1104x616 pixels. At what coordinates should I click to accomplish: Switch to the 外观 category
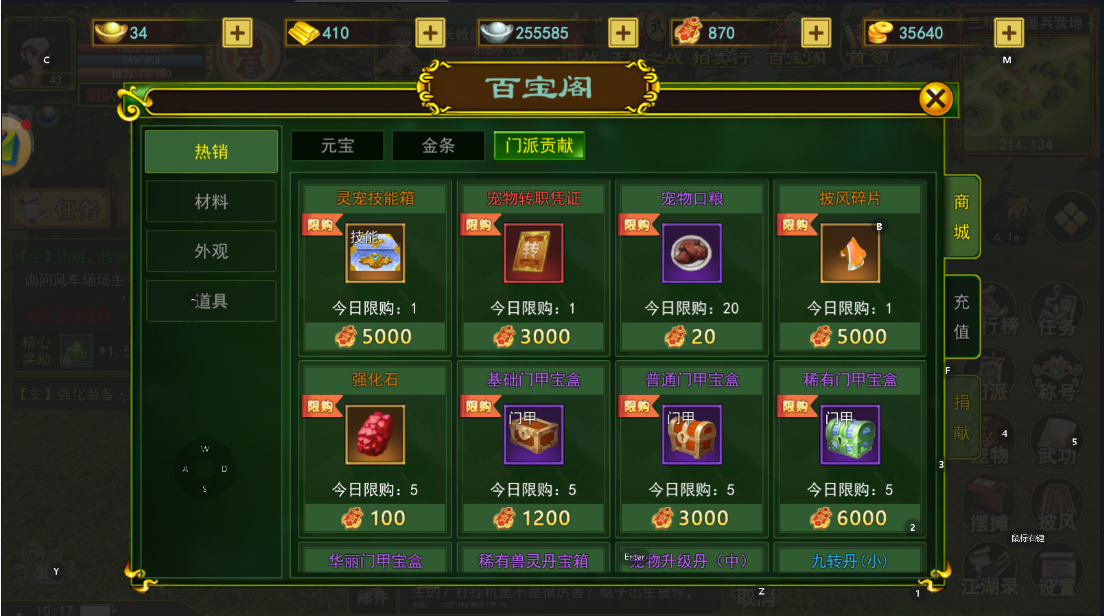coord(211,251)
